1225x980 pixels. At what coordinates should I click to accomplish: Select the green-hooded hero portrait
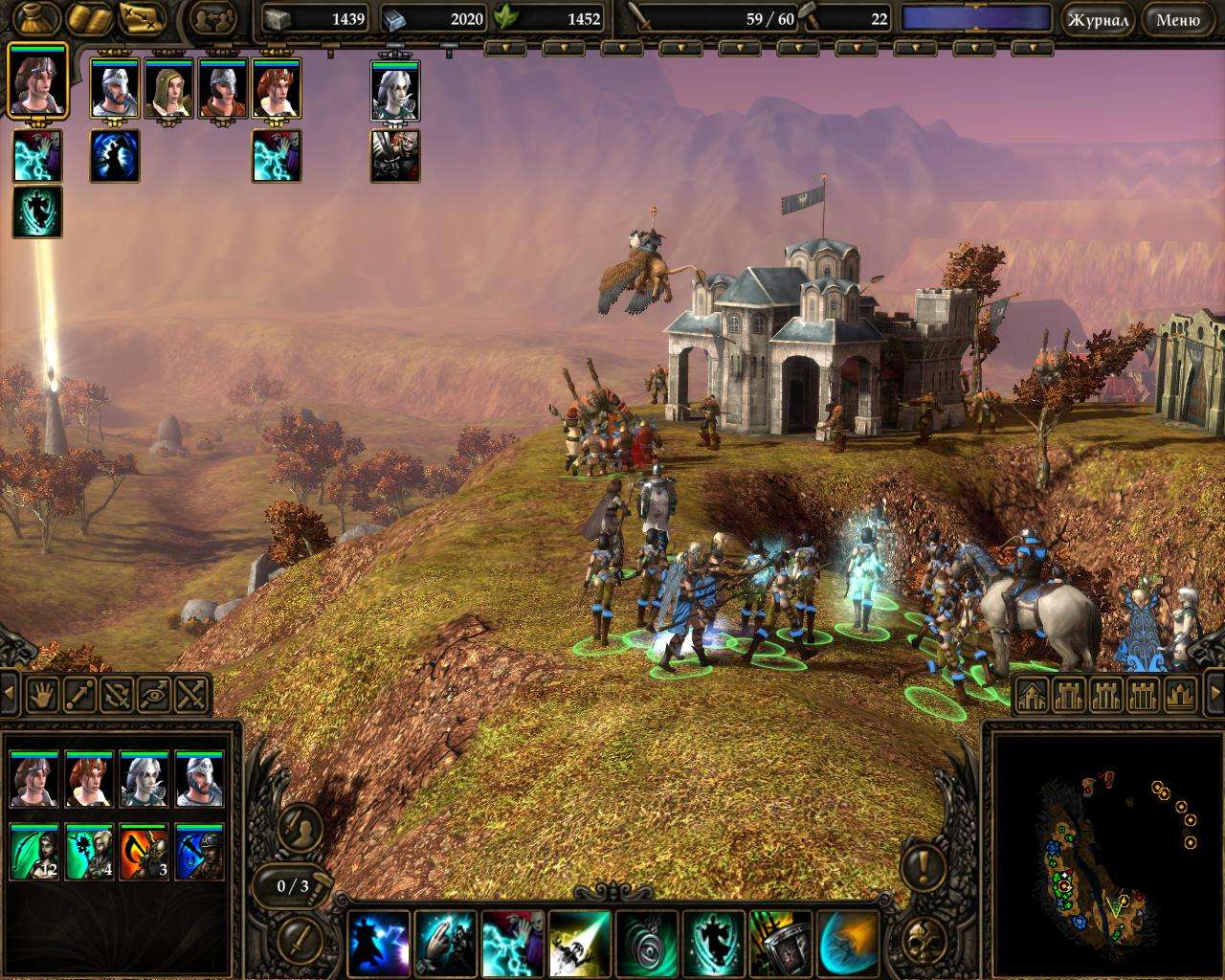coord(169,89)
